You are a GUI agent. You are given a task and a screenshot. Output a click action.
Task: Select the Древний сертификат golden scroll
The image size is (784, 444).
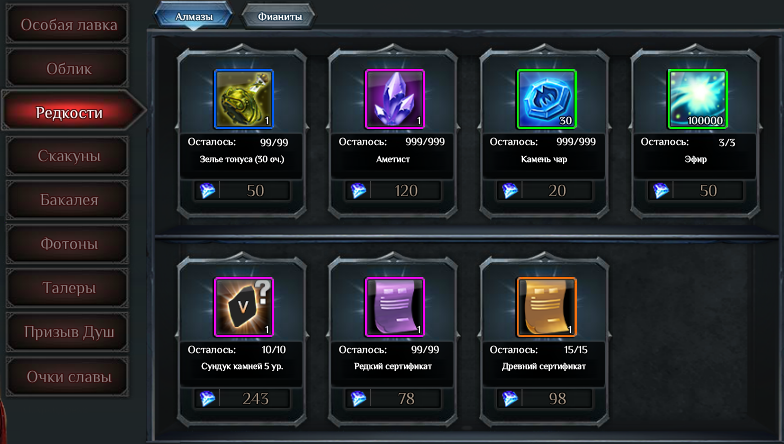click(x=546, y=307)
